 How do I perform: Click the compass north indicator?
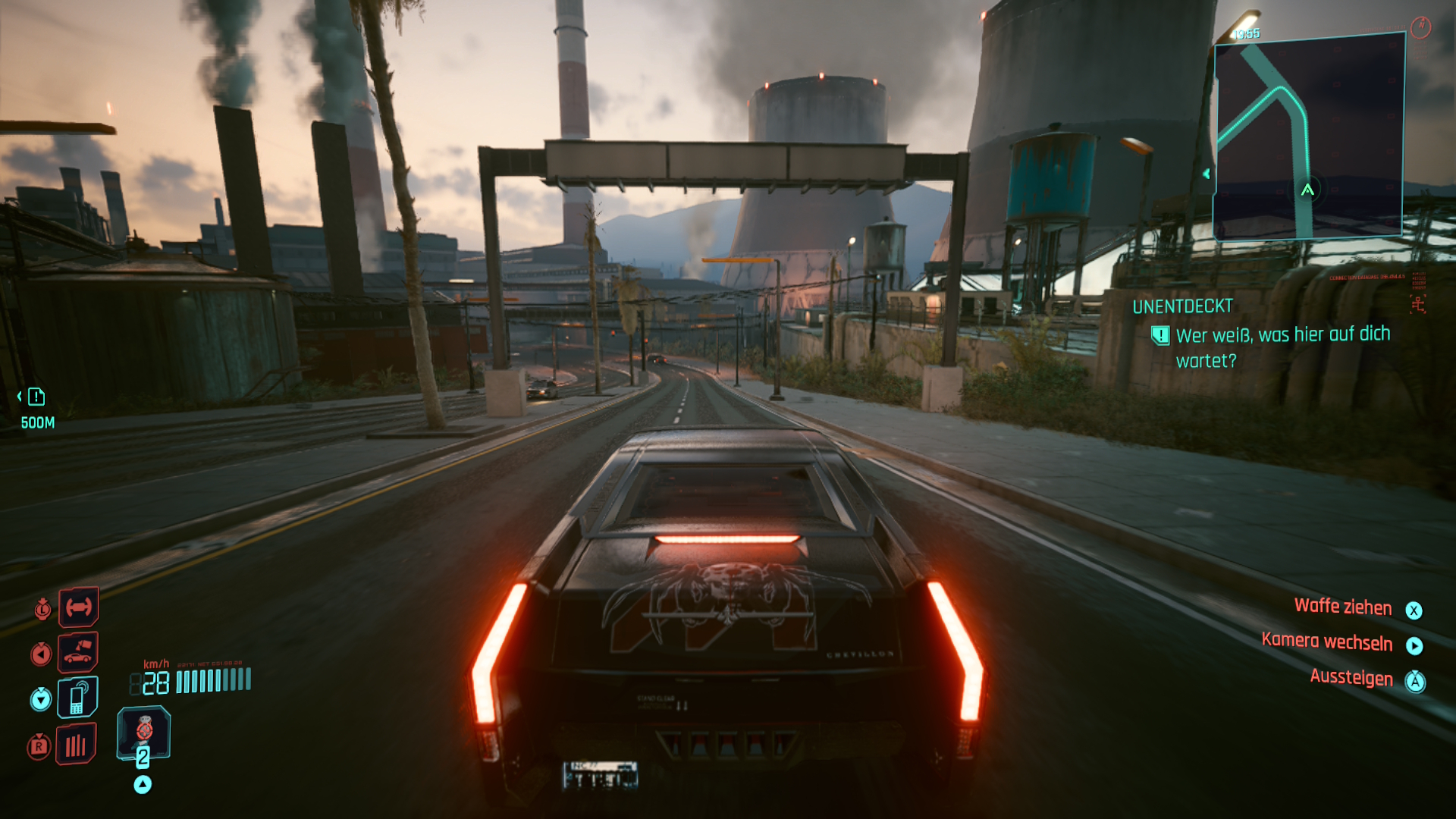pyautogui.click(x=1420, y=27)
